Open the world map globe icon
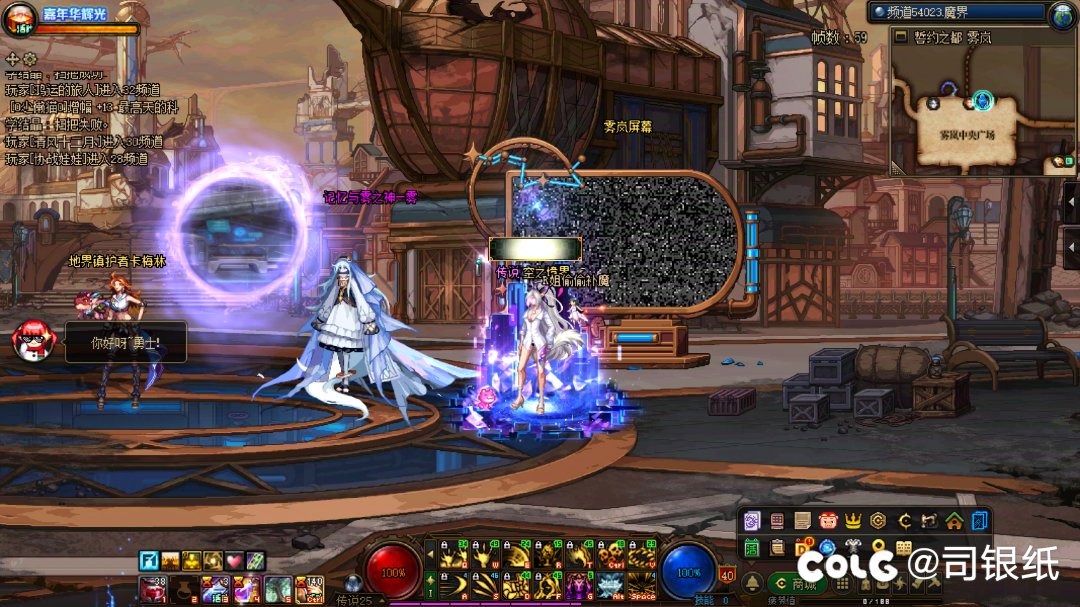Image resolution: width=1080 pixels, height=607 pixels. coord(1062,14)
